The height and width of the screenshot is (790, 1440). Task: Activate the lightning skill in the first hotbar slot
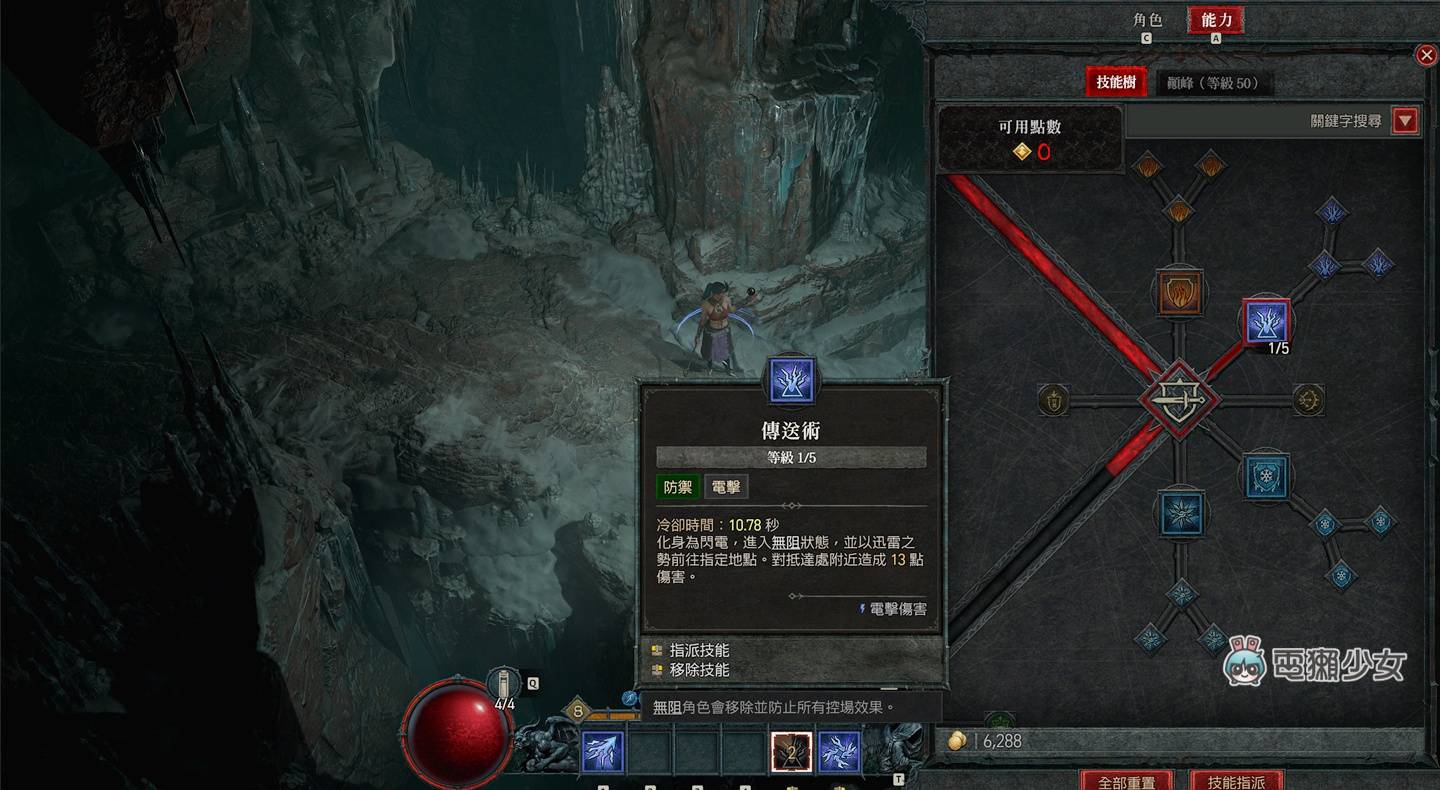(x=603, y=752)
